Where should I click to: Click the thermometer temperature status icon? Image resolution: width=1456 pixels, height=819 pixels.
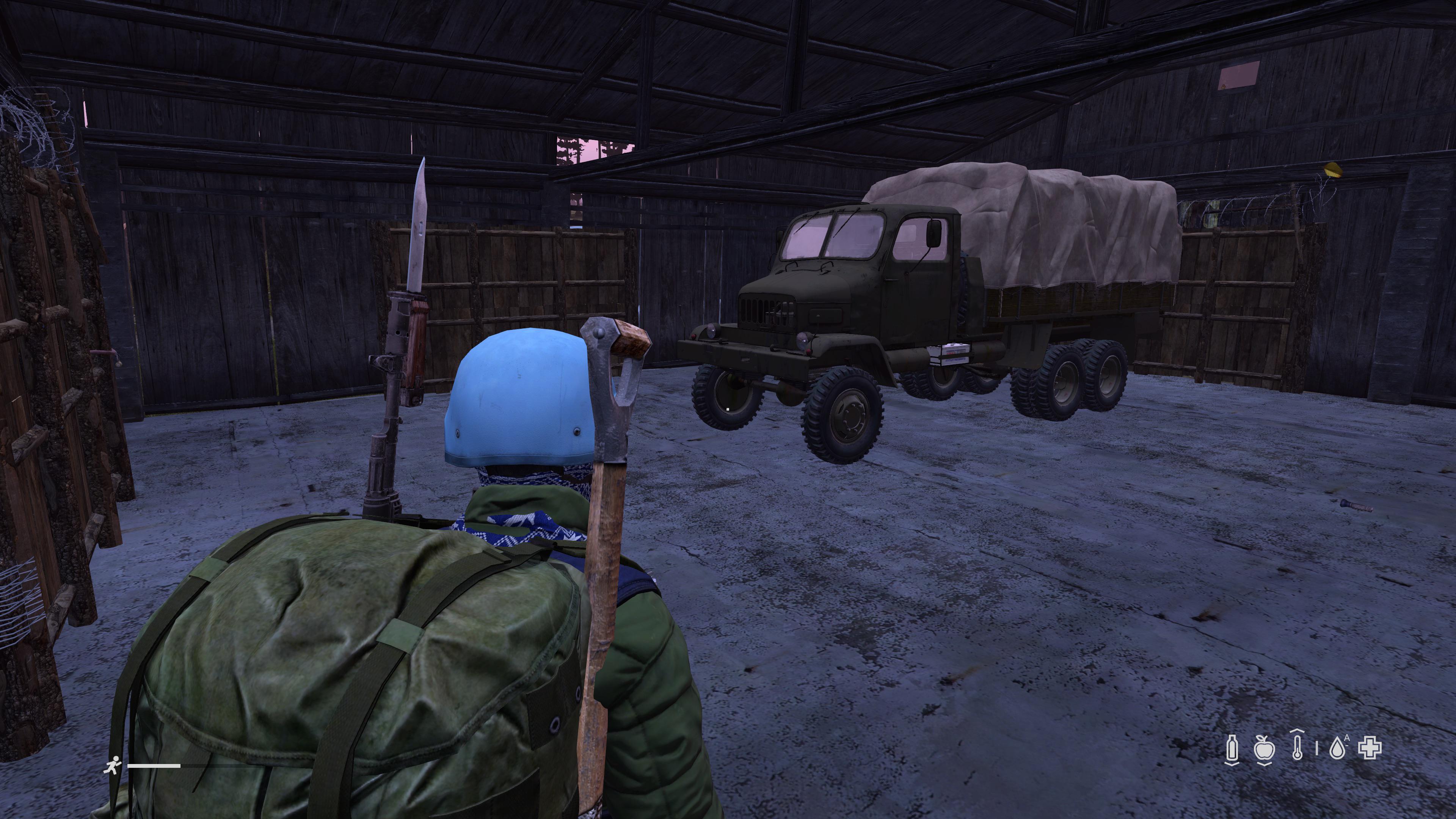pos(1298,747)
